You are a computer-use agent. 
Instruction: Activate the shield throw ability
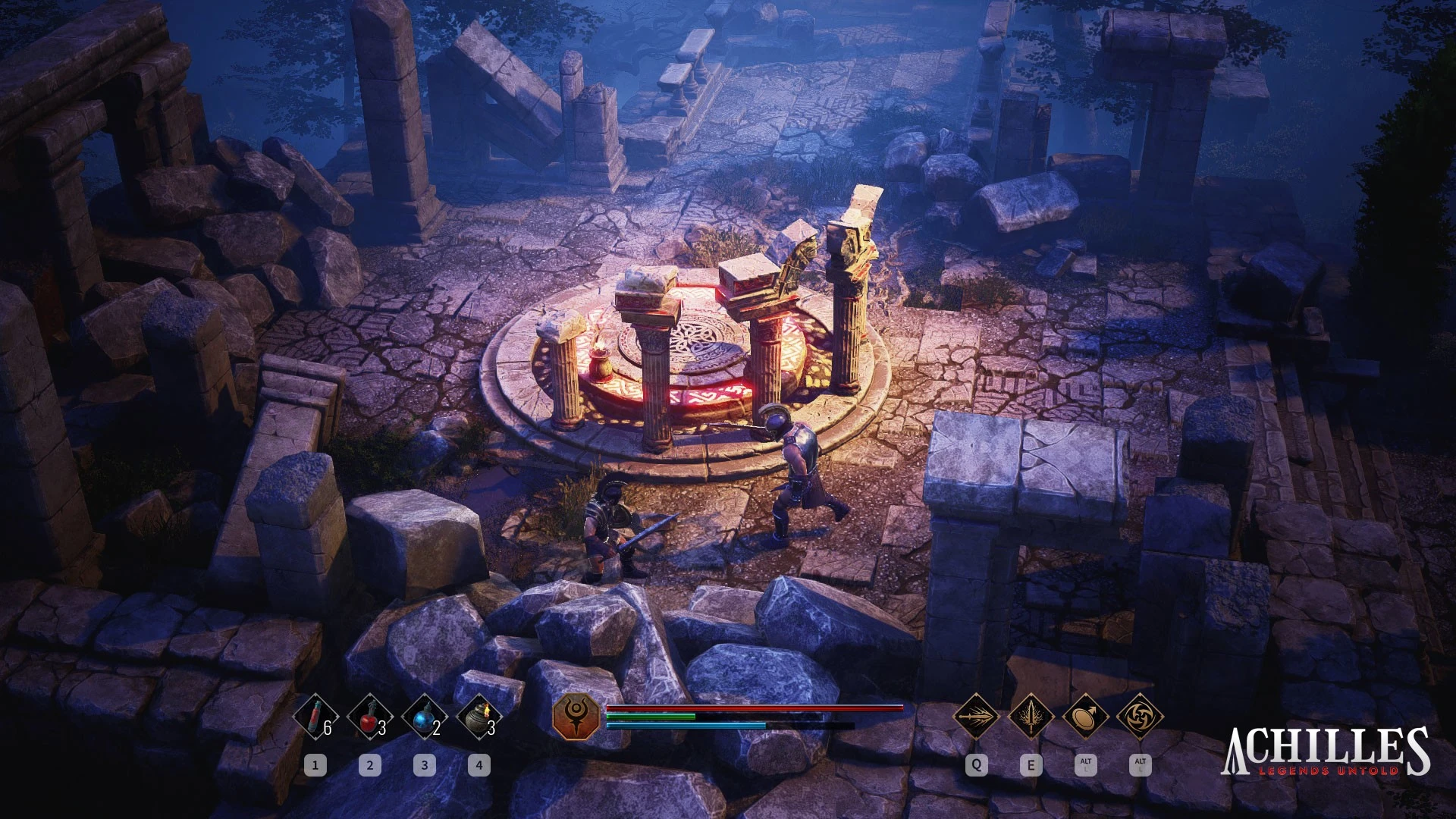coord(1085,715)
